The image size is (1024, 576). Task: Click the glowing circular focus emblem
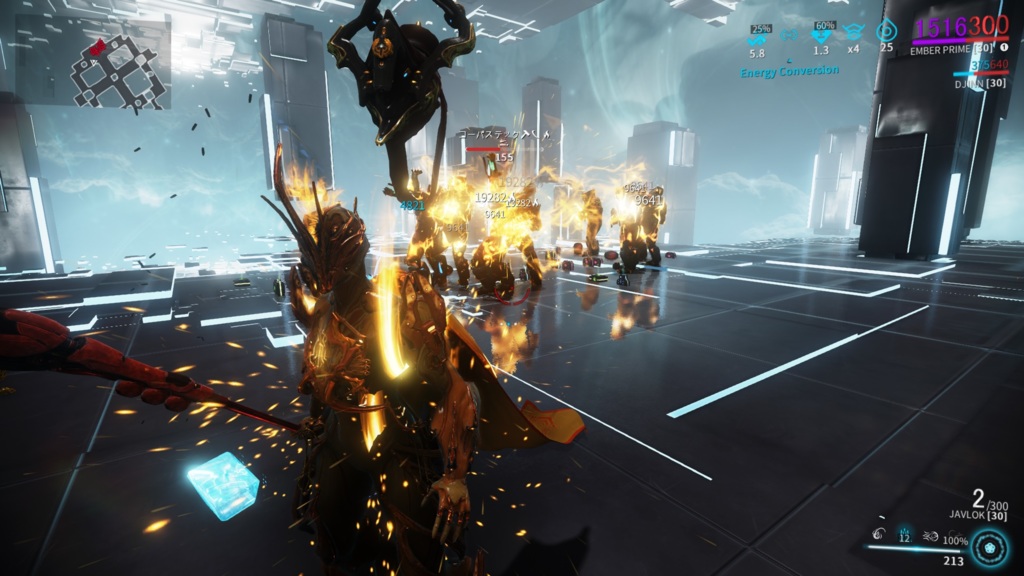click(x=990, y=548)
